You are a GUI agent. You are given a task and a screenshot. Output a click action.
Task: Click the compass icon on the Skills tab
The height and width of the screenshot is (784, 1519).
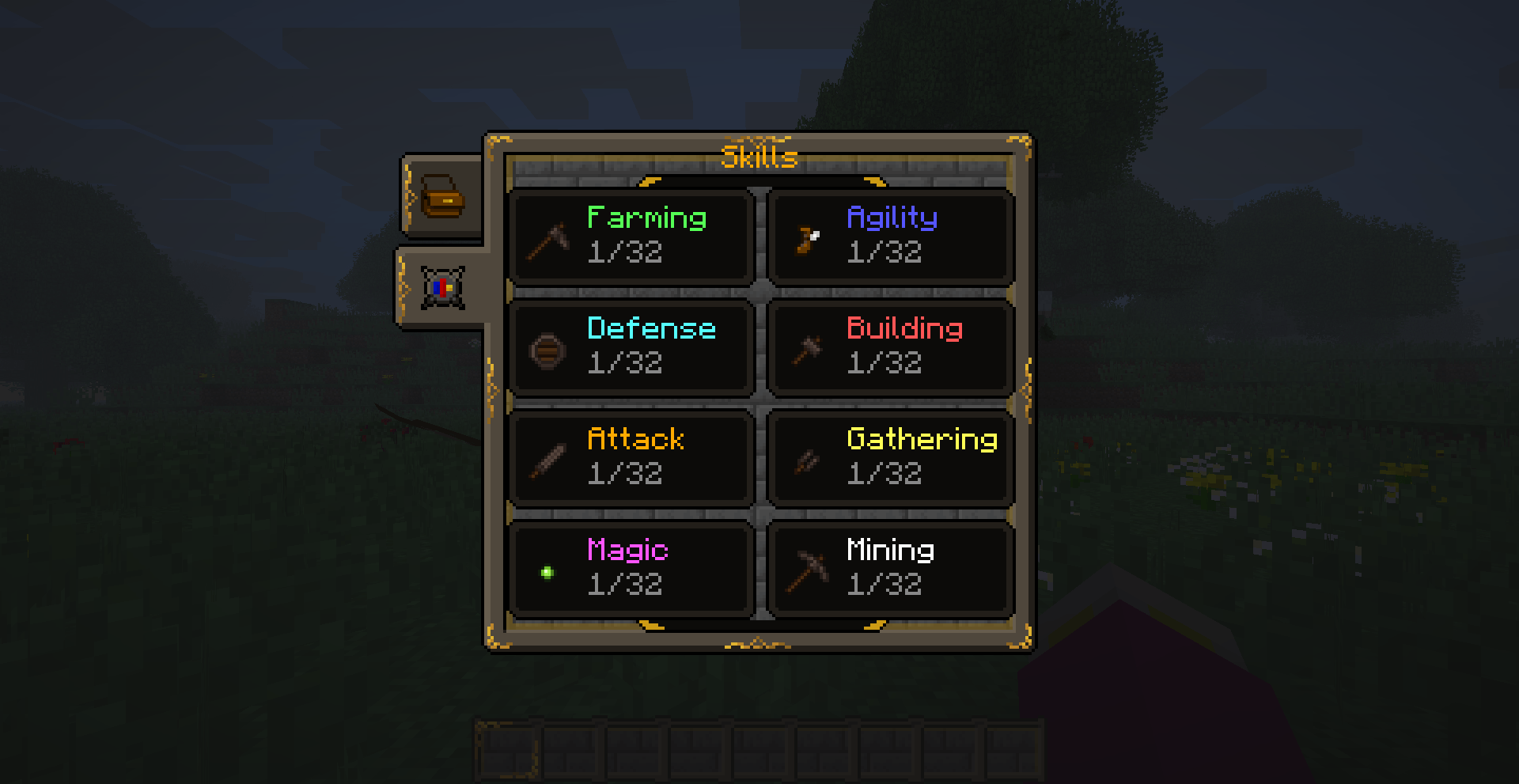441,288
